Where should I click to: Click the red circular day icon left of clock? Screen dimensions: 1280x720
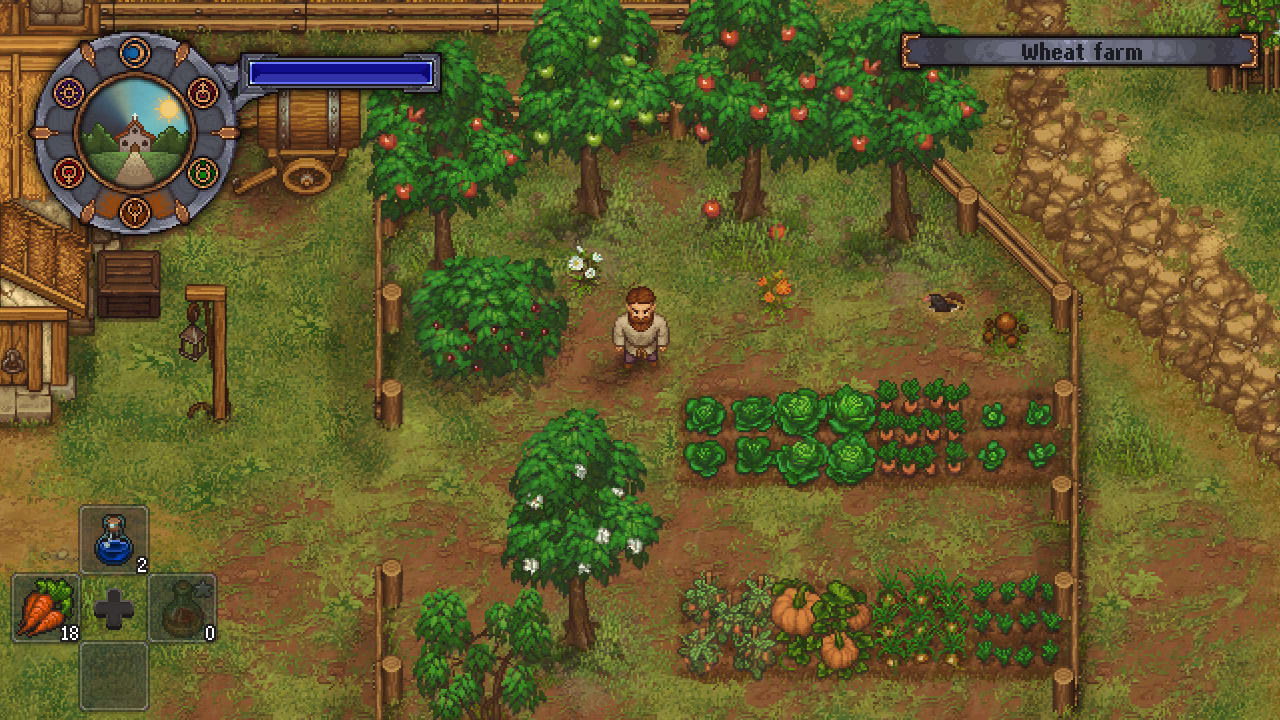coord(67,172)
